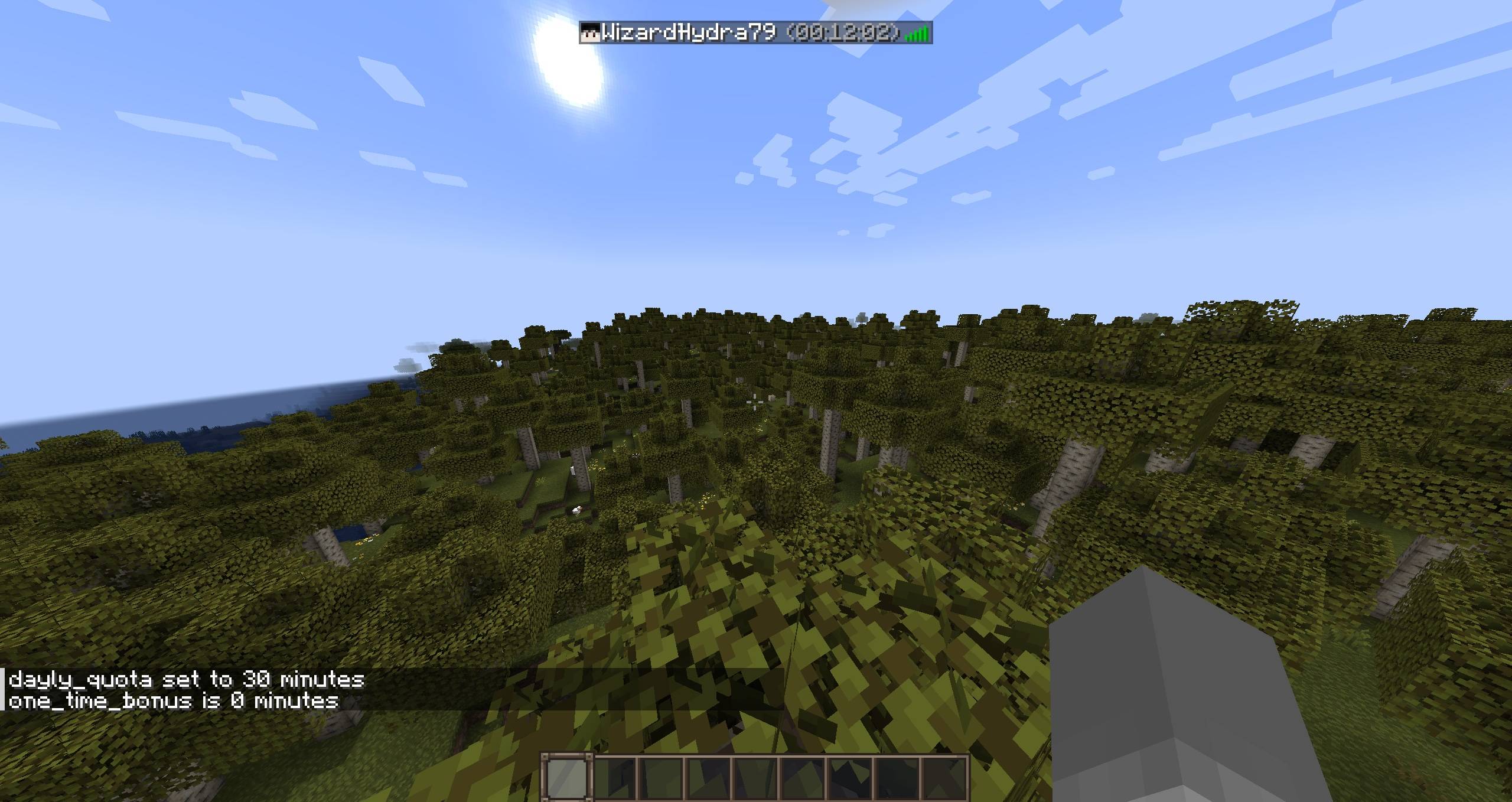Select the center hotbar slot
Image resolution: width=1512 pixels, height=802 pixels.
(x=758, y=778)
